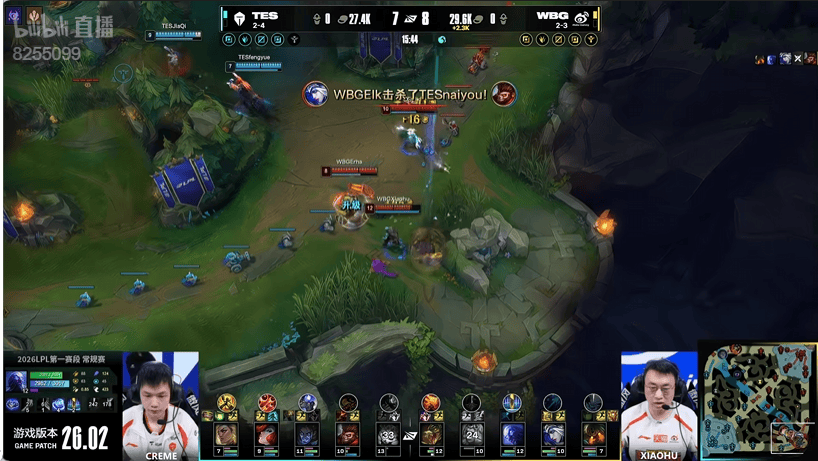This screenshot has width=818, height=461.
Task: Select the dead champion with 33 respawn timer
Action: point(389,434)
